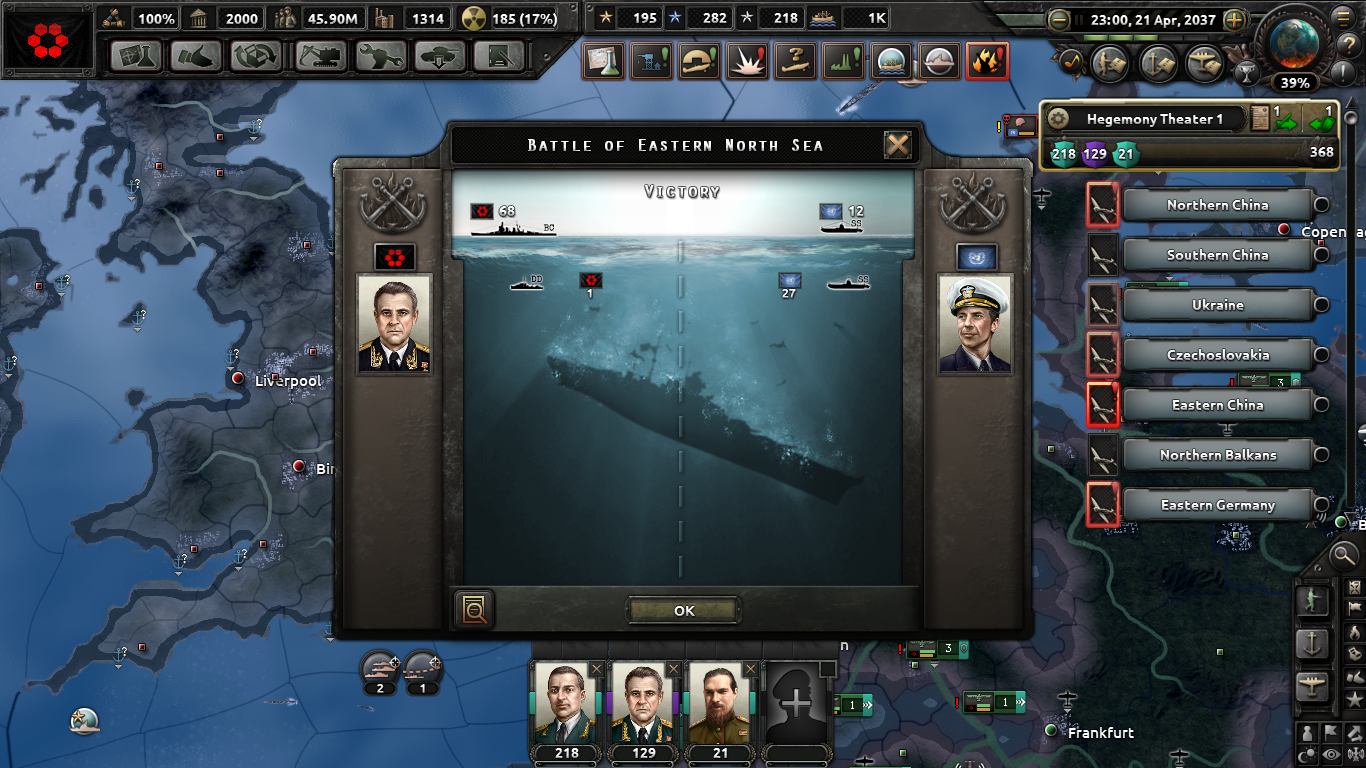The width and height of the screenshot is (1366, 768).
Task: Adjust the game speed control beside the date
Action: tap(1235, 20)
